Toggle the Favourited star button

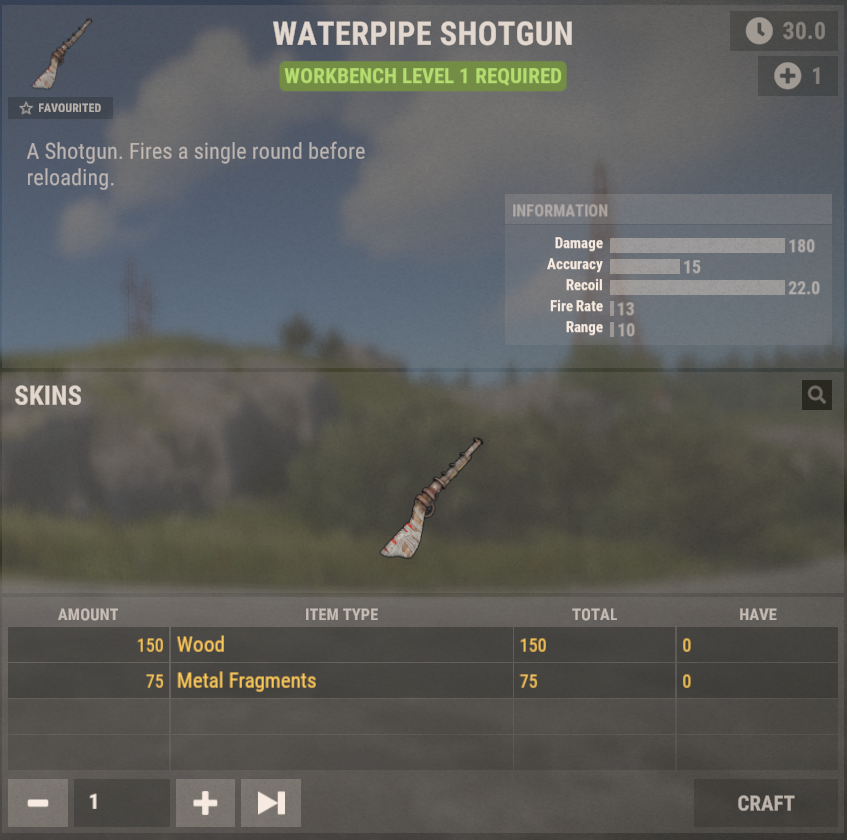(60, 108)
